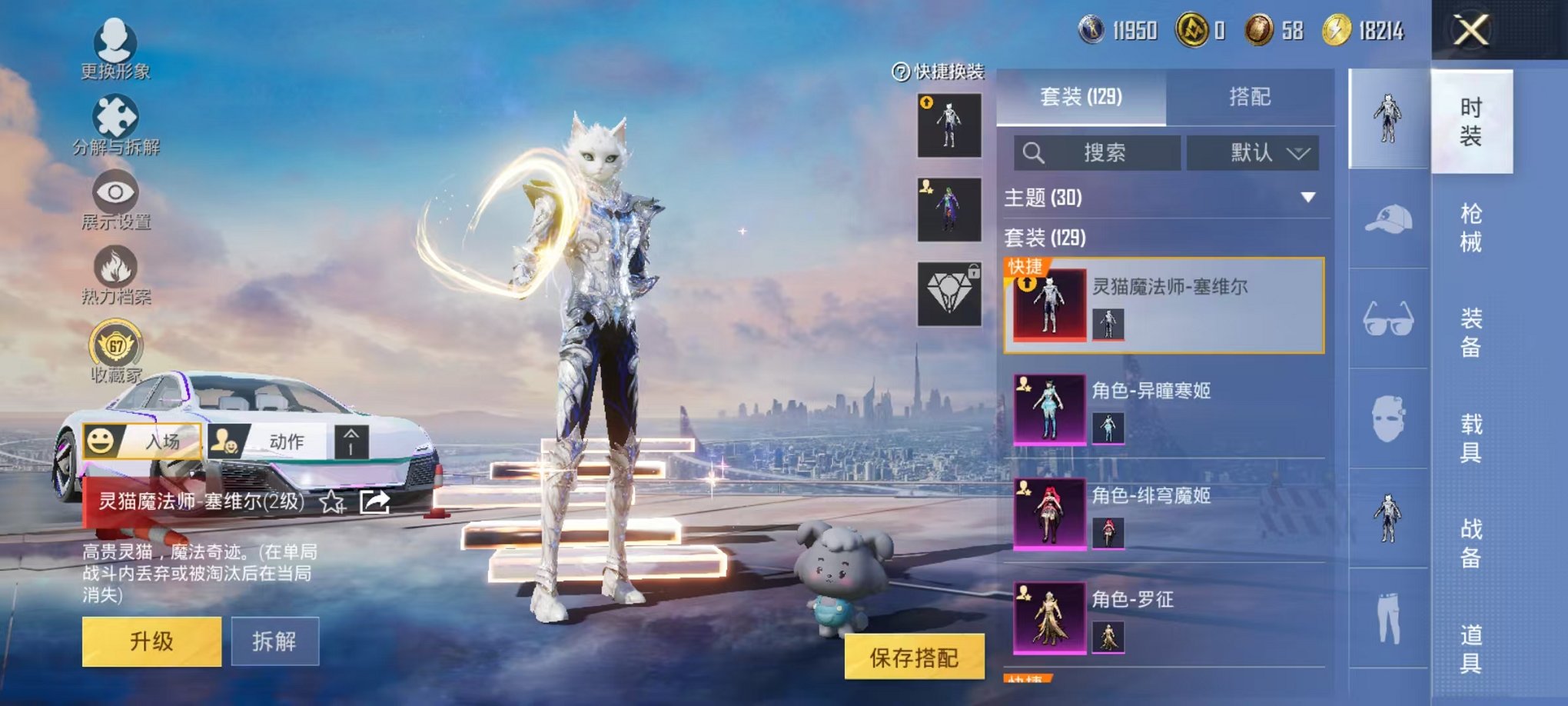
Task: Open the 载具 vehicles category
Action: pyautogui.click(x=1470, y=438)
